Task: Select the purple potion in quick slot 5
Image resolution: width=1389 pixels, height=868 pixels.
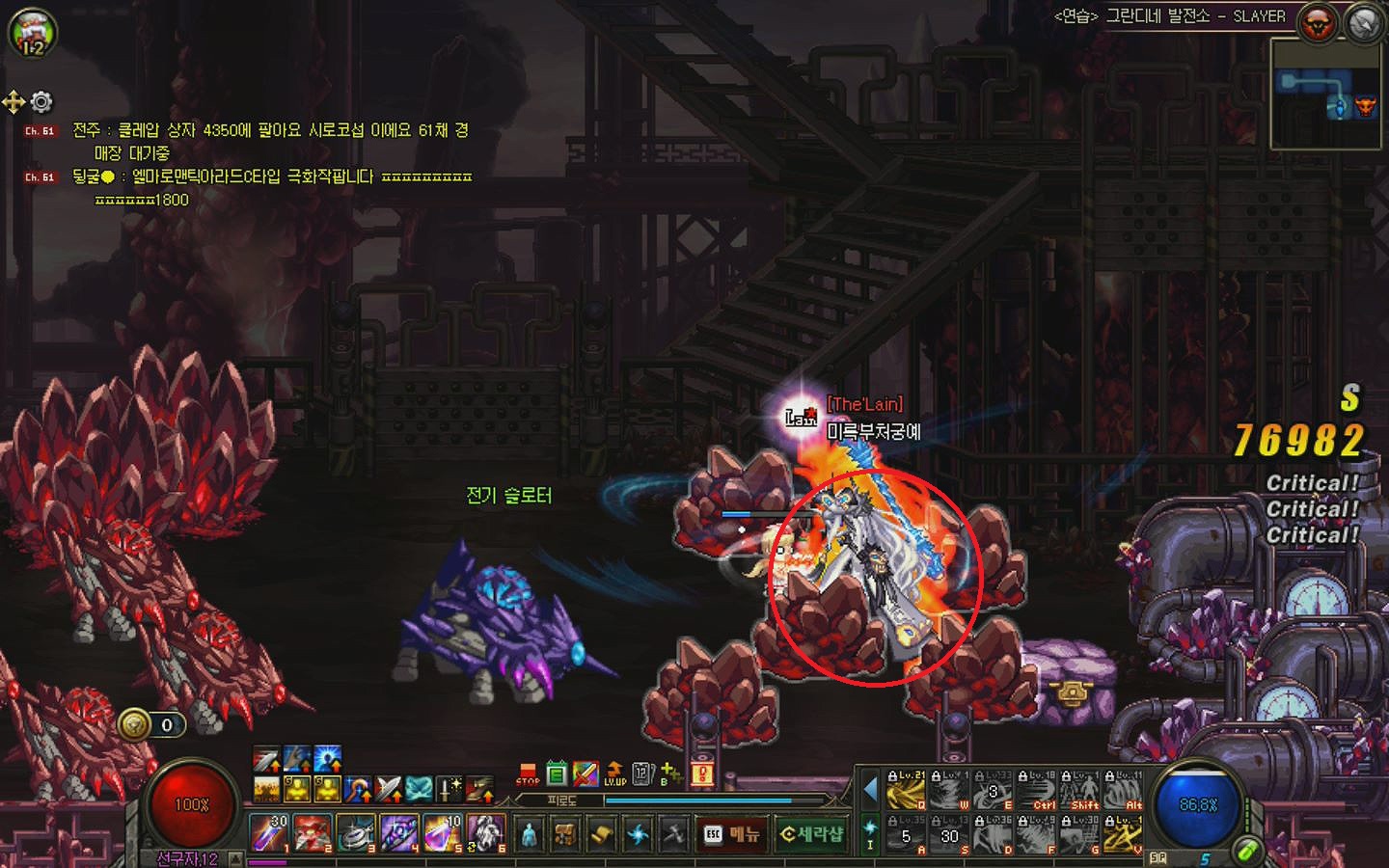Action: (x=443, y=833)
